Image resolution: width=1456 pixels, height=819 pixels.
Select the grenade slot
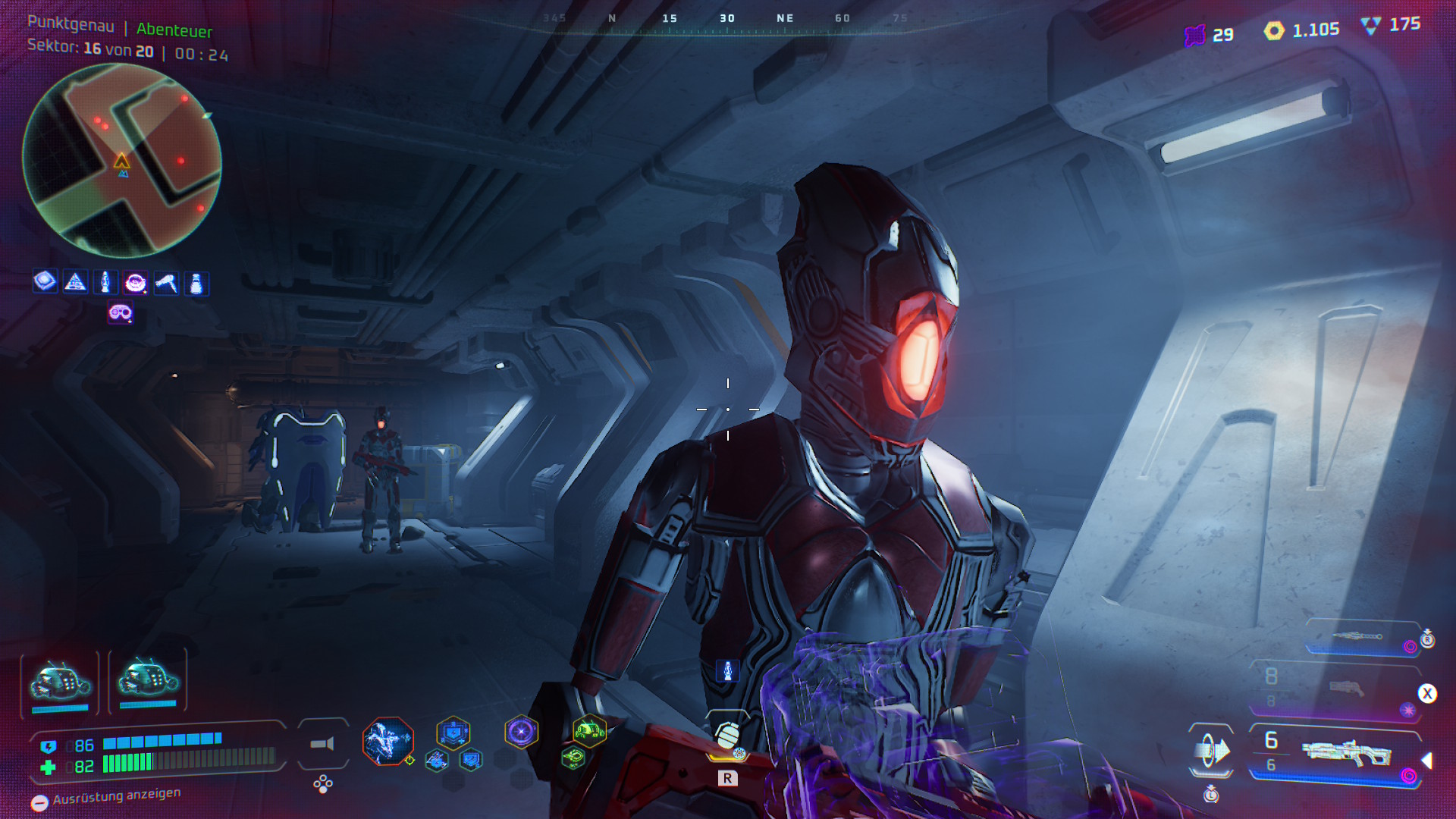pyautogui.click(x=727, y=735)
